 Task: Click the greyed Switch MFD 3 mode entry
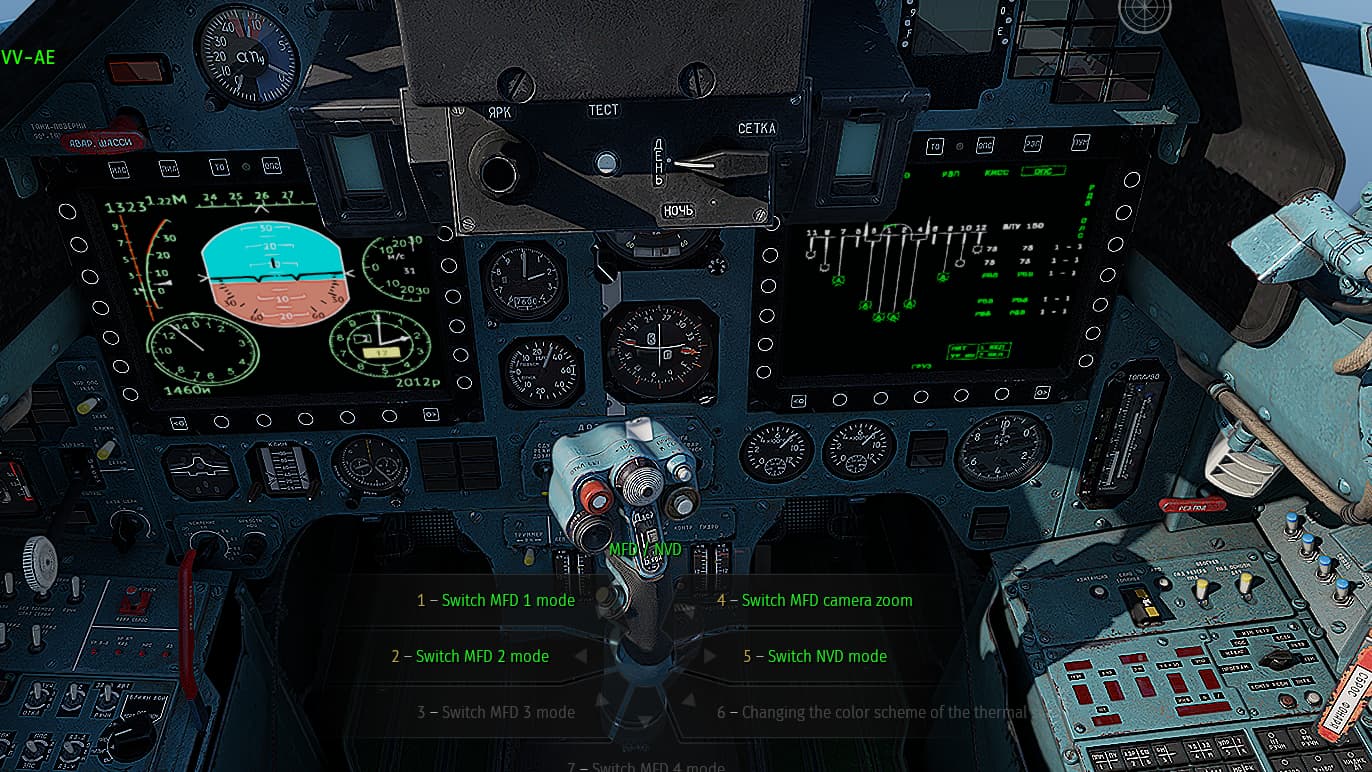[x=496, y=712]
